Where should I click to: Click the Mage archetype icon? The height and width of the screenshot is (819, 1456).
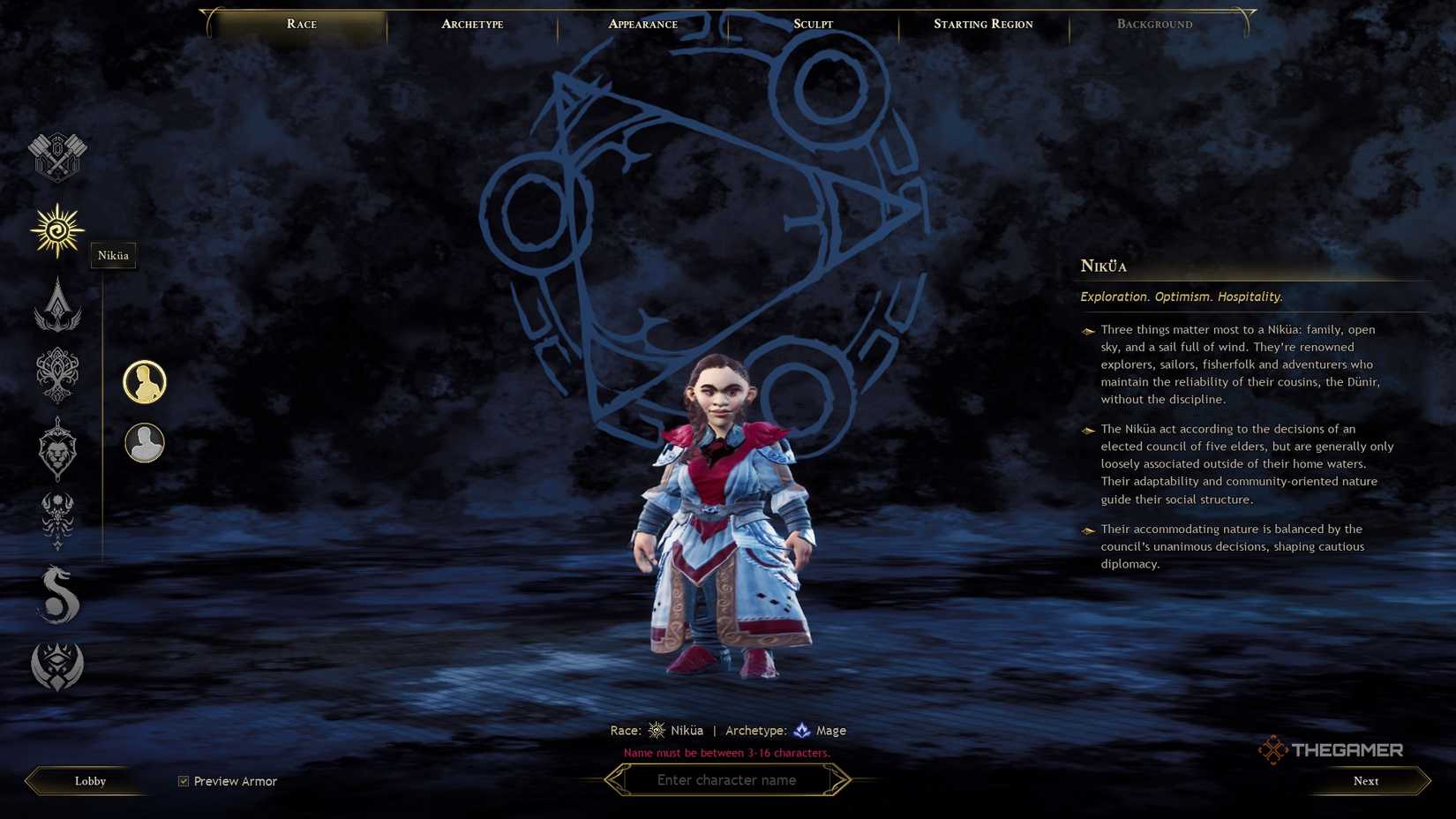(800, 730)
